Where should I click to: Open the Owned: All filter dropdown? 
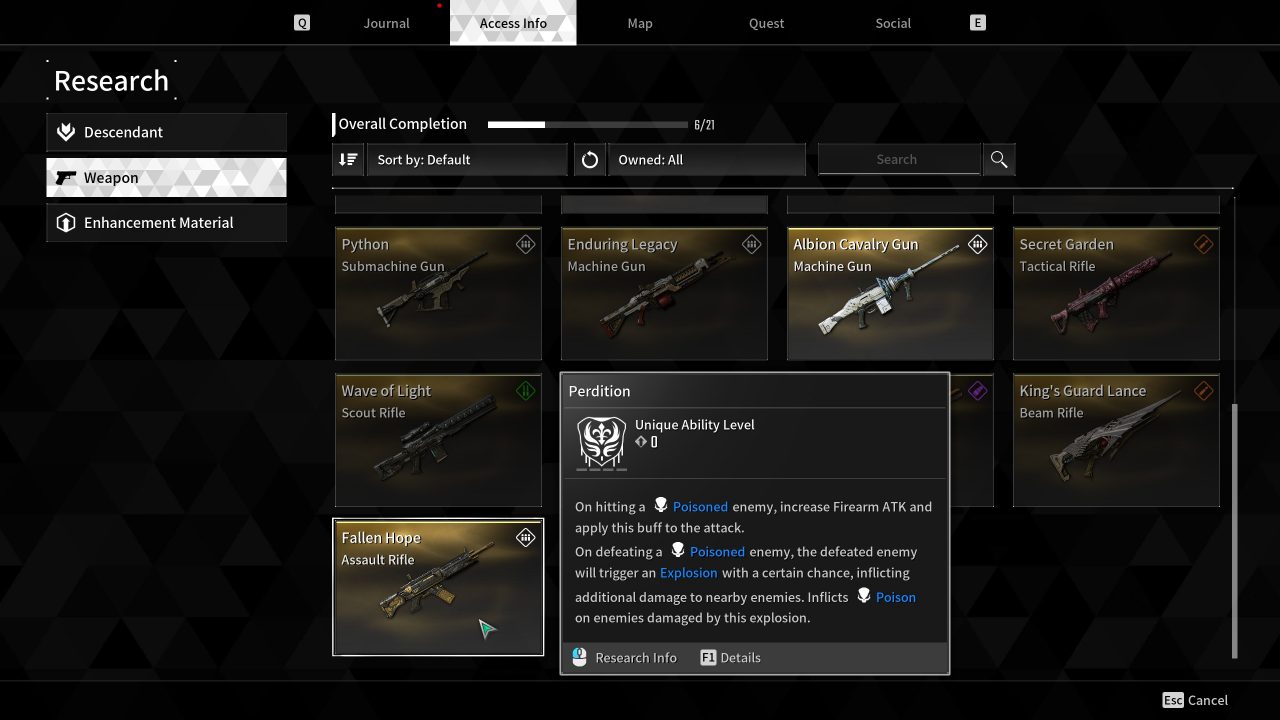(x=707, y=159)
